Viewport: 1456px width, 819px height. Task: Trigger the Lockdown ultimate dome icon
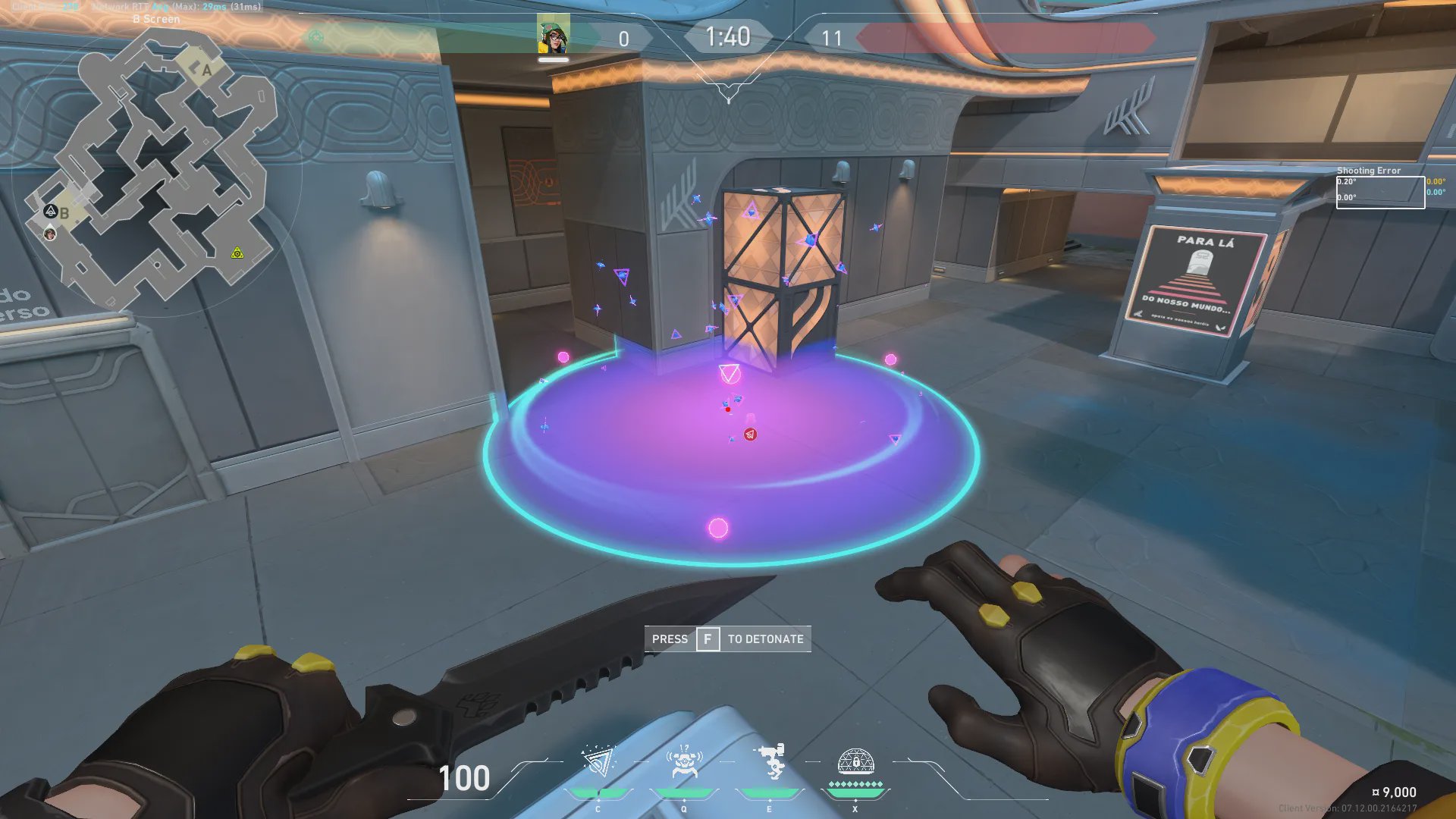coord(855,761)
